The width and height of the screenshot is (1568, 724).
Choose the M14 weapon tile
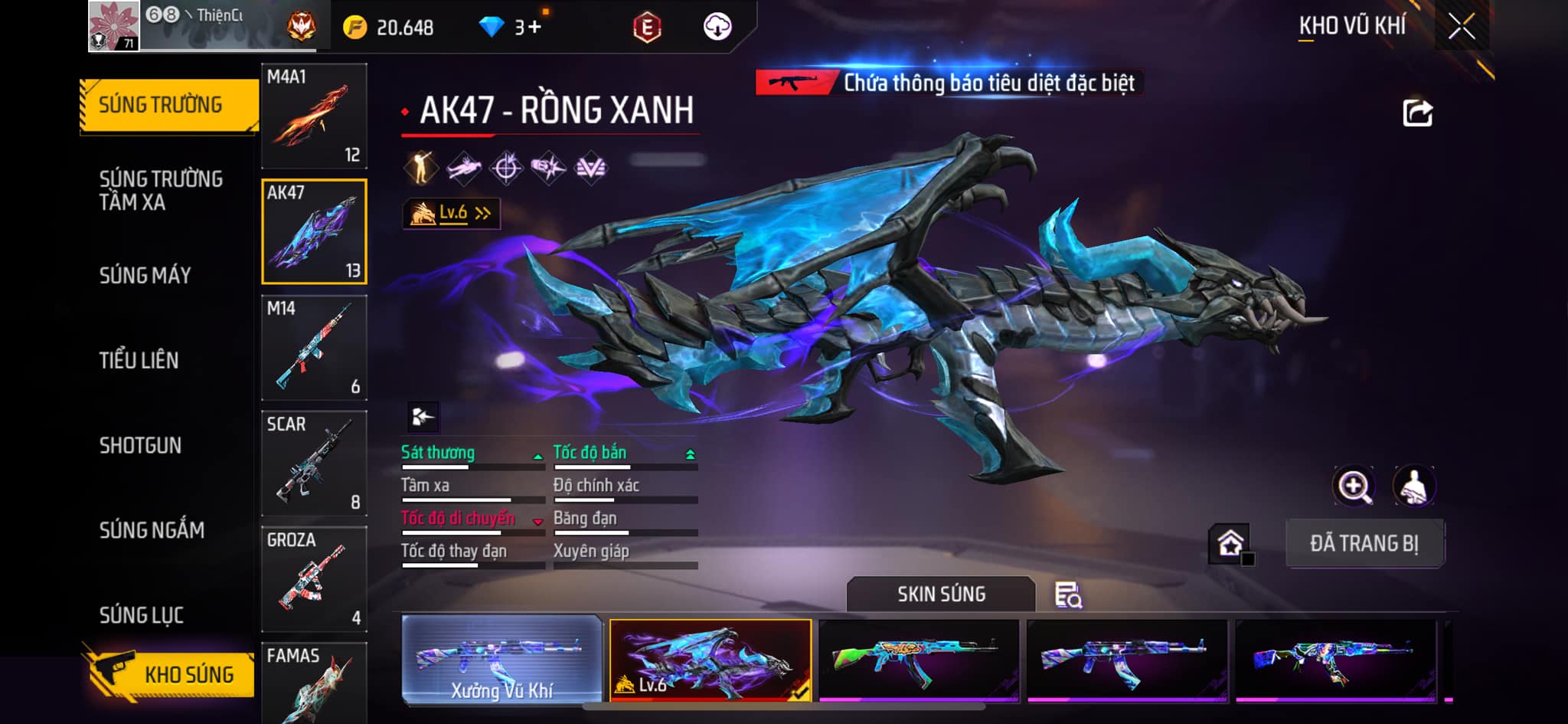[314, 348]
